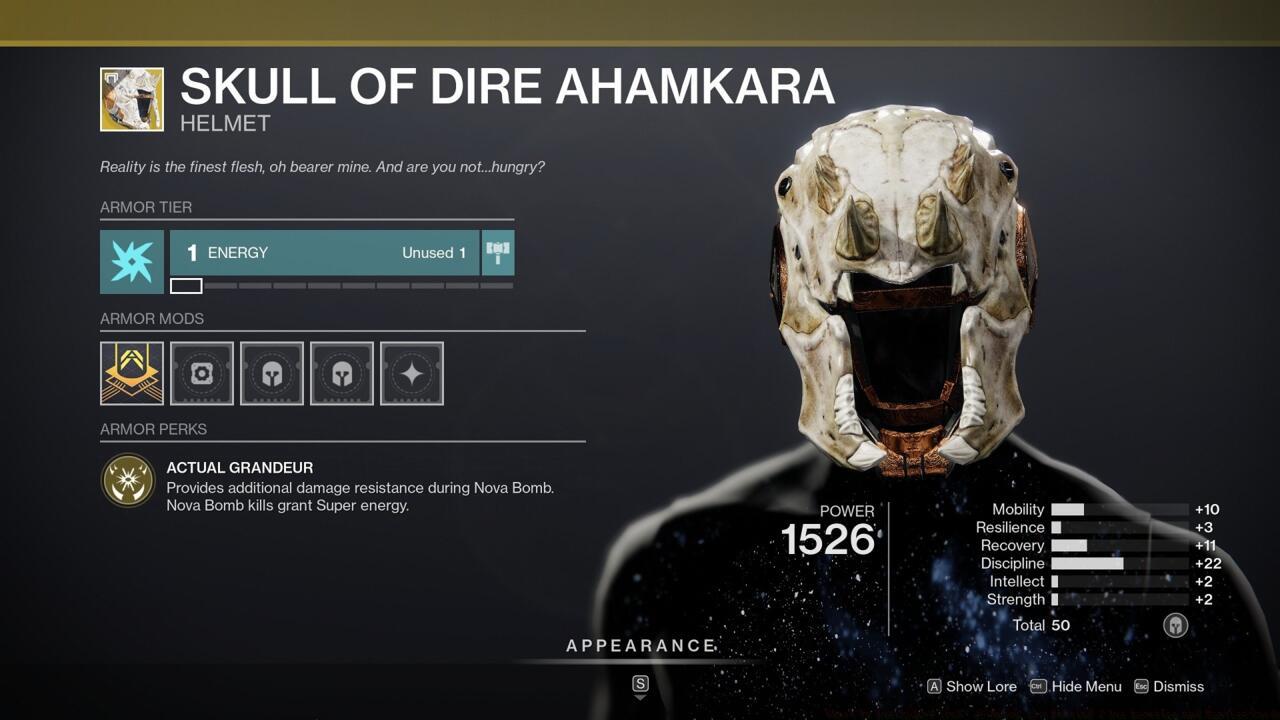Click Show Lore

(x=972, y=687)
